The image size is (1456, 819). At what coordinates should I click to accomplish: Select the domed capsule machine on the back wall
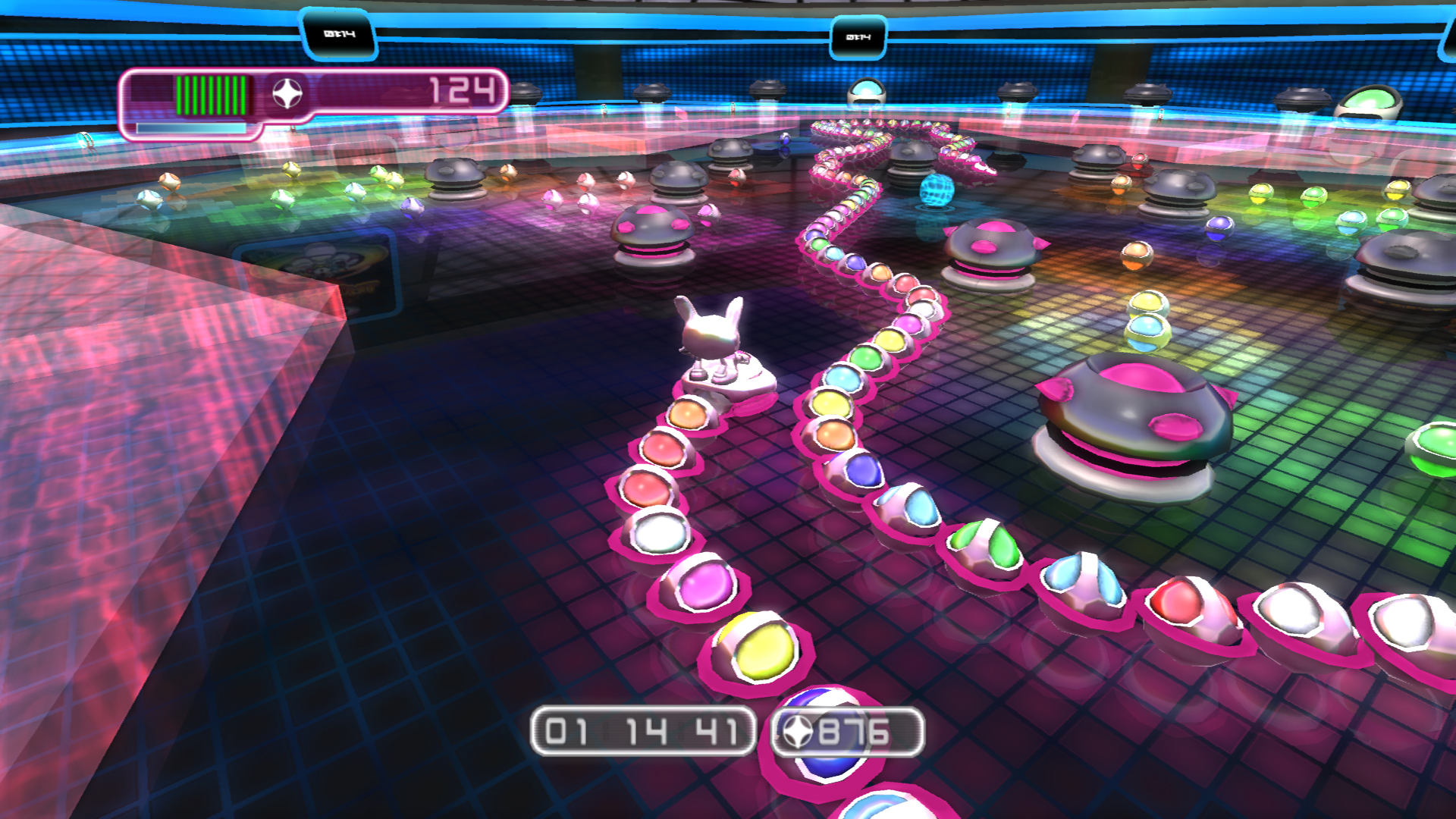coord(868,89)
